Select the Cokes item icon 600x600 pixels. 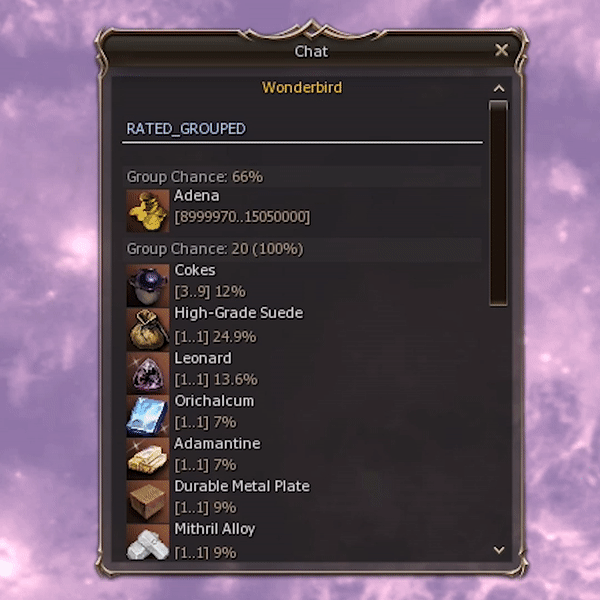(x=147, y=285)
